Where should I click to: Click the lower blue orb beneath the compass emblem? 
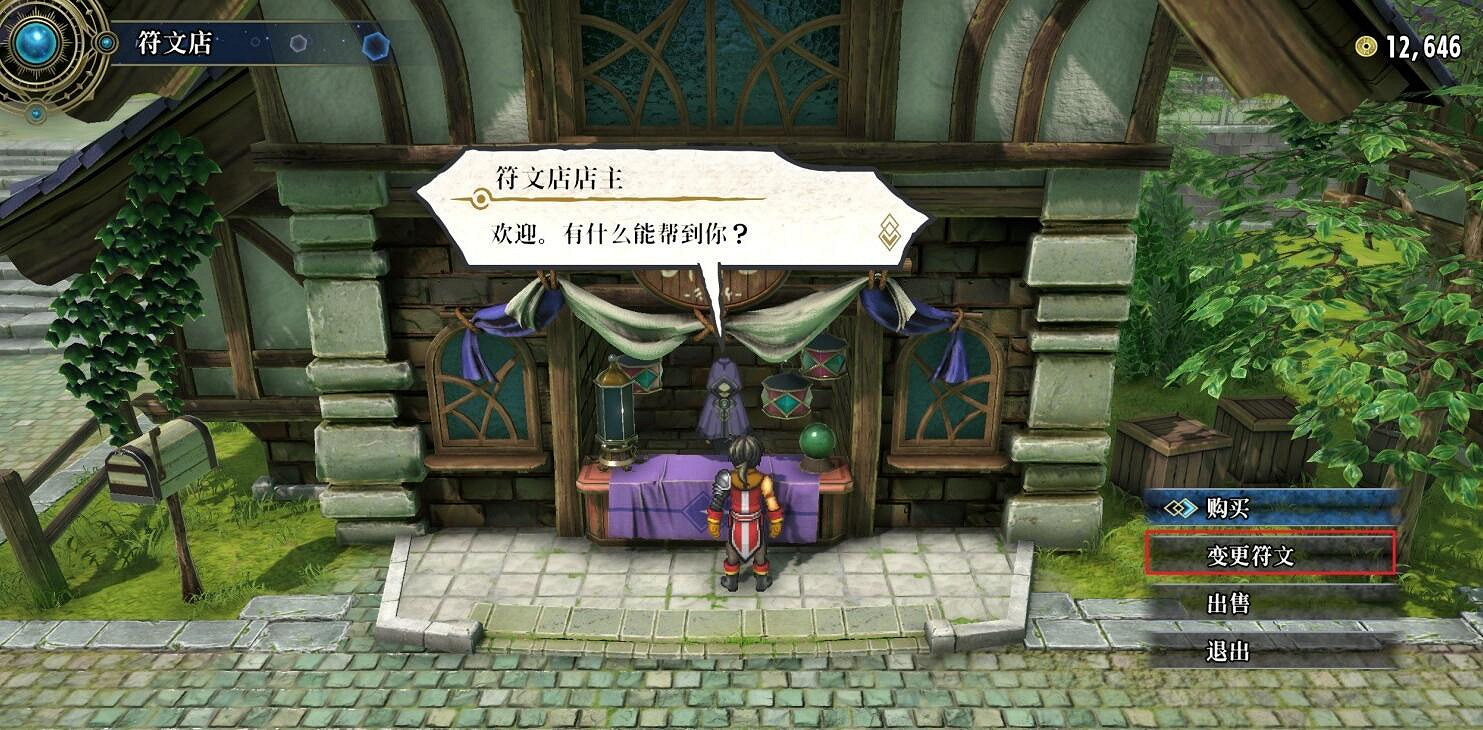pos(34,113)
